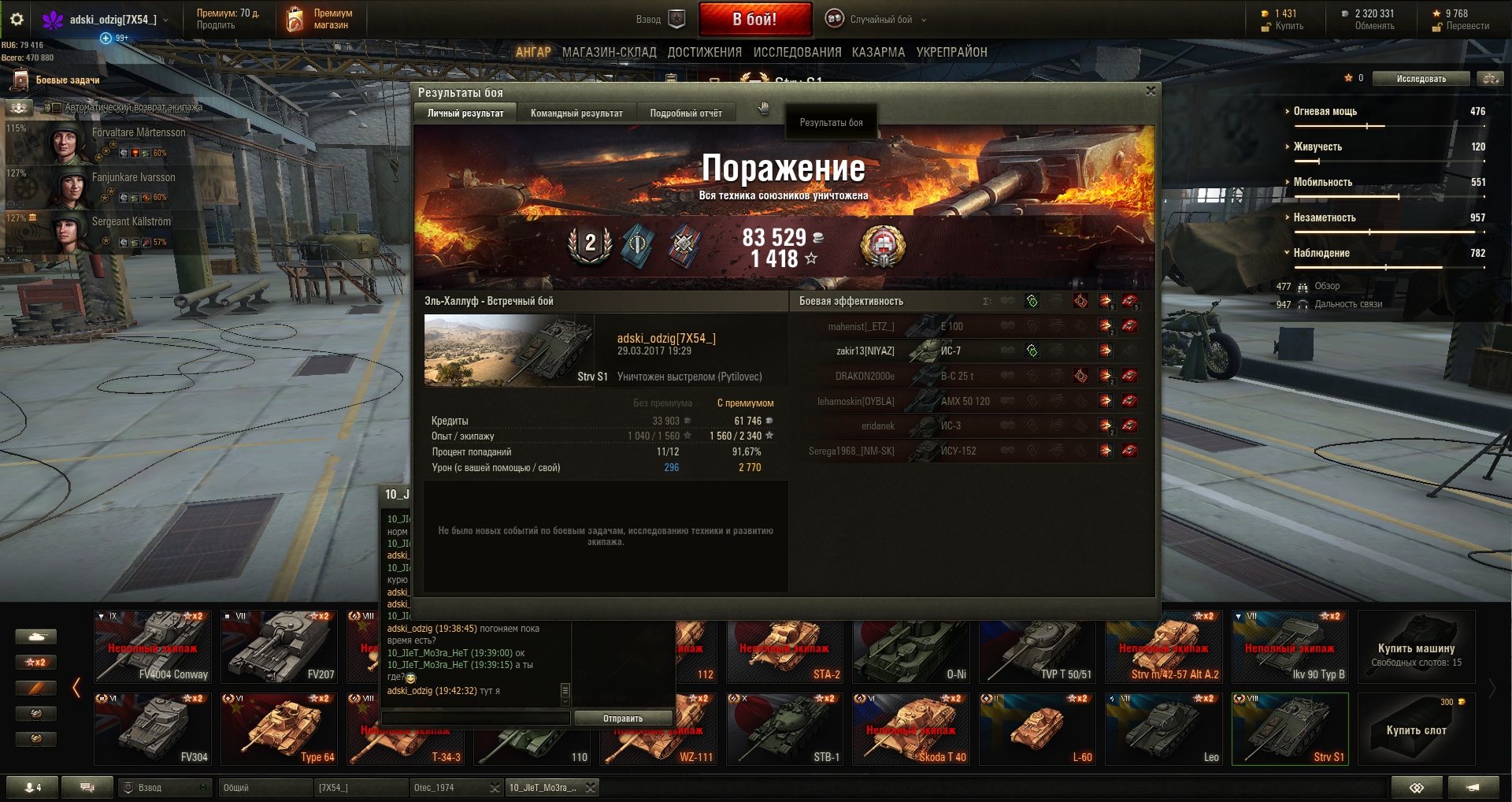The image size is (1512, 802).
Task: Open the ИССЛЕДОВАНИЯ menu
Action: pyautogui.click(x=797, y=53)
